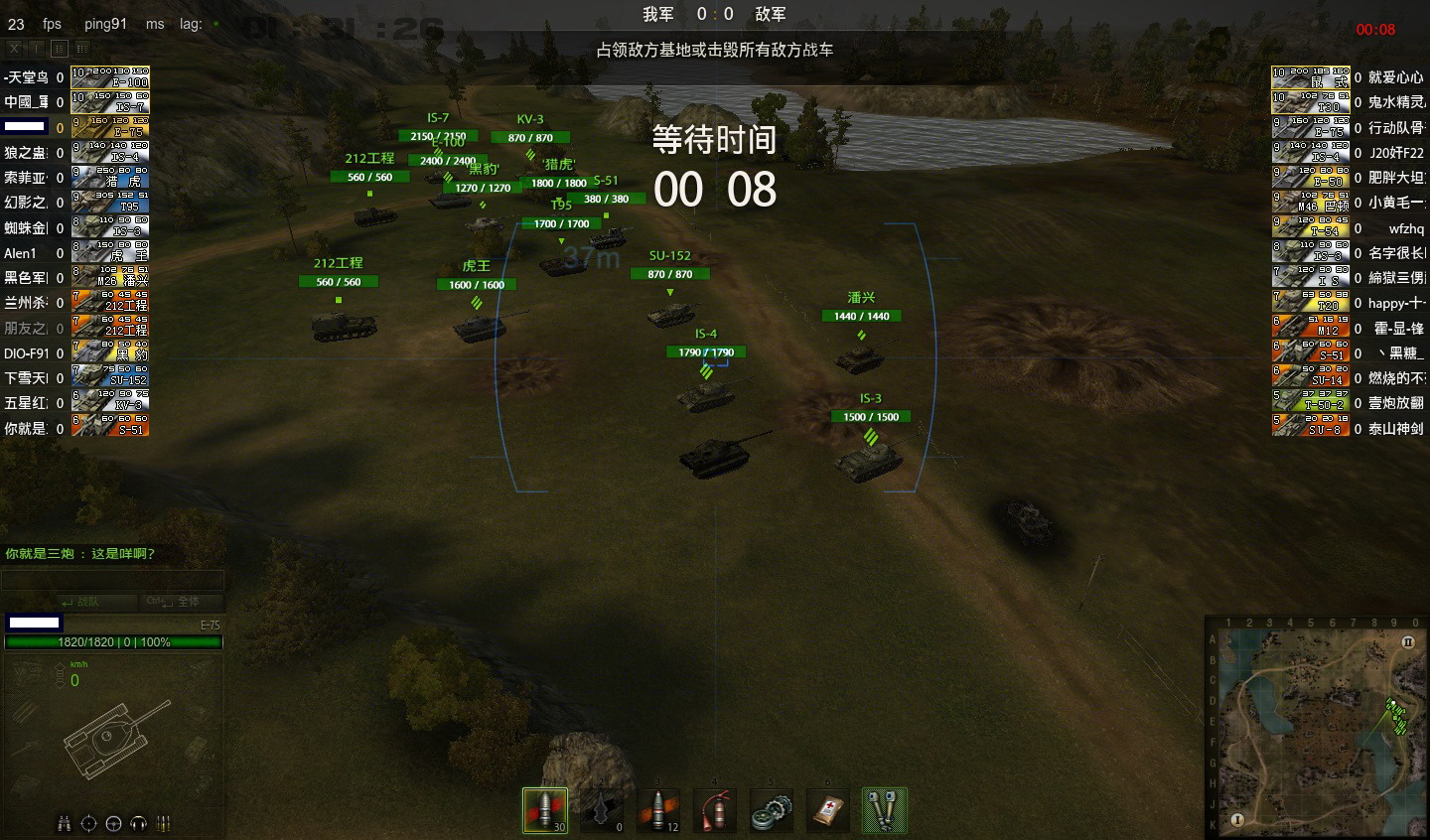Activate the repair kit gears consumable

(772, 809)
